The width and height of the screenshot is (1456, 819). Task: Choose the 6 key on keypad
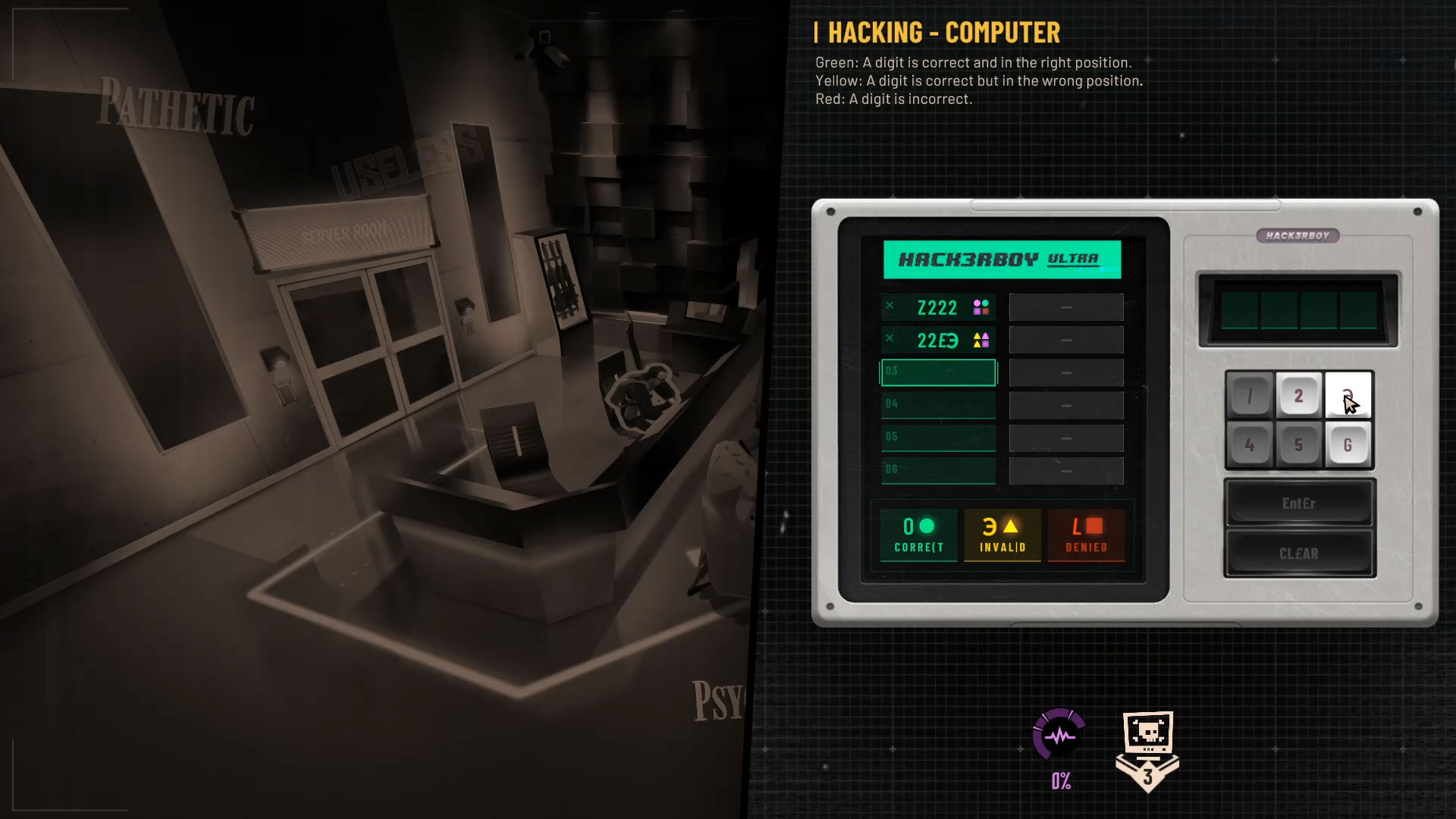(1348, 444)
